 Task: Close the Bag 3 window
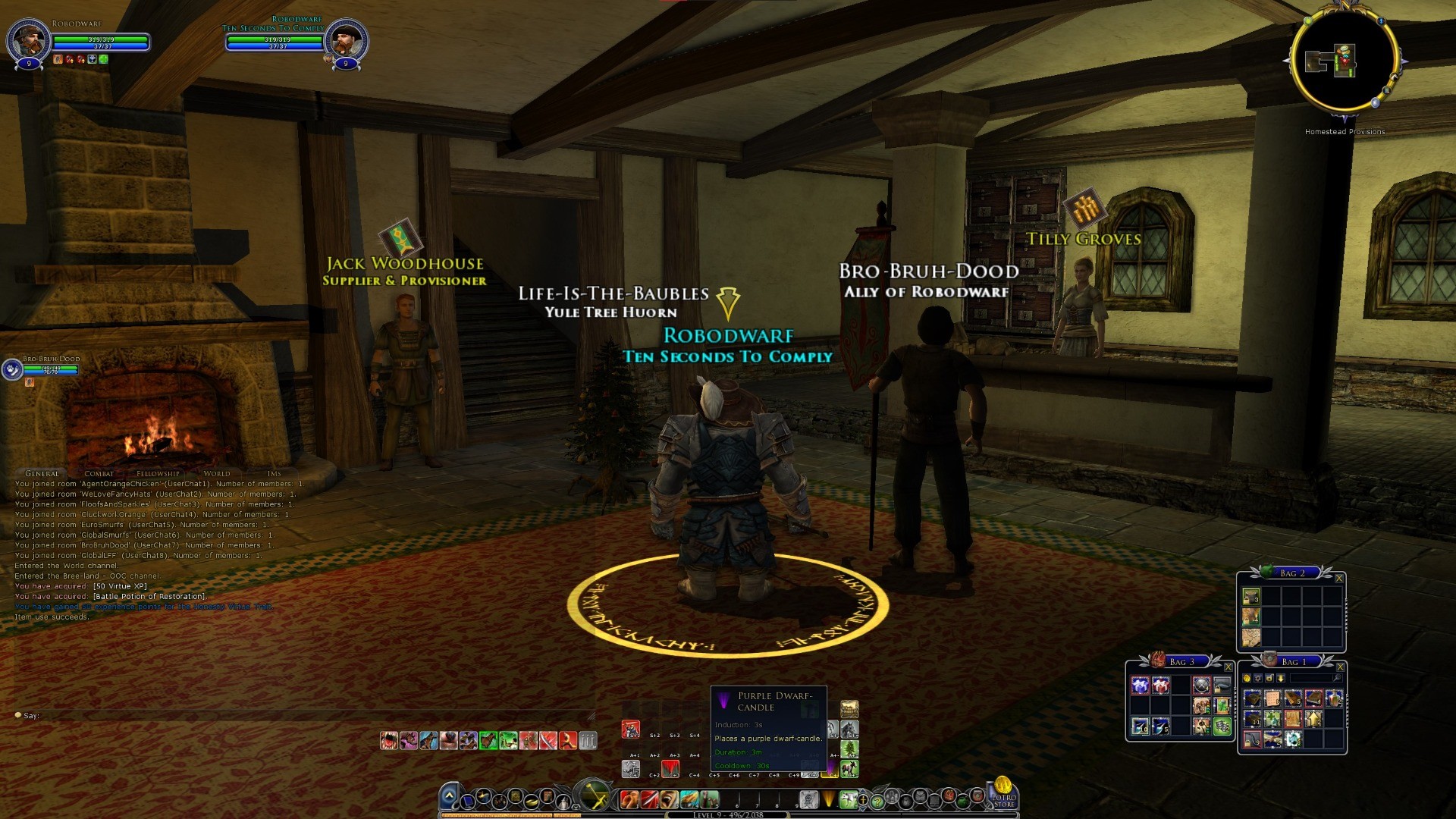point(1228,667)
